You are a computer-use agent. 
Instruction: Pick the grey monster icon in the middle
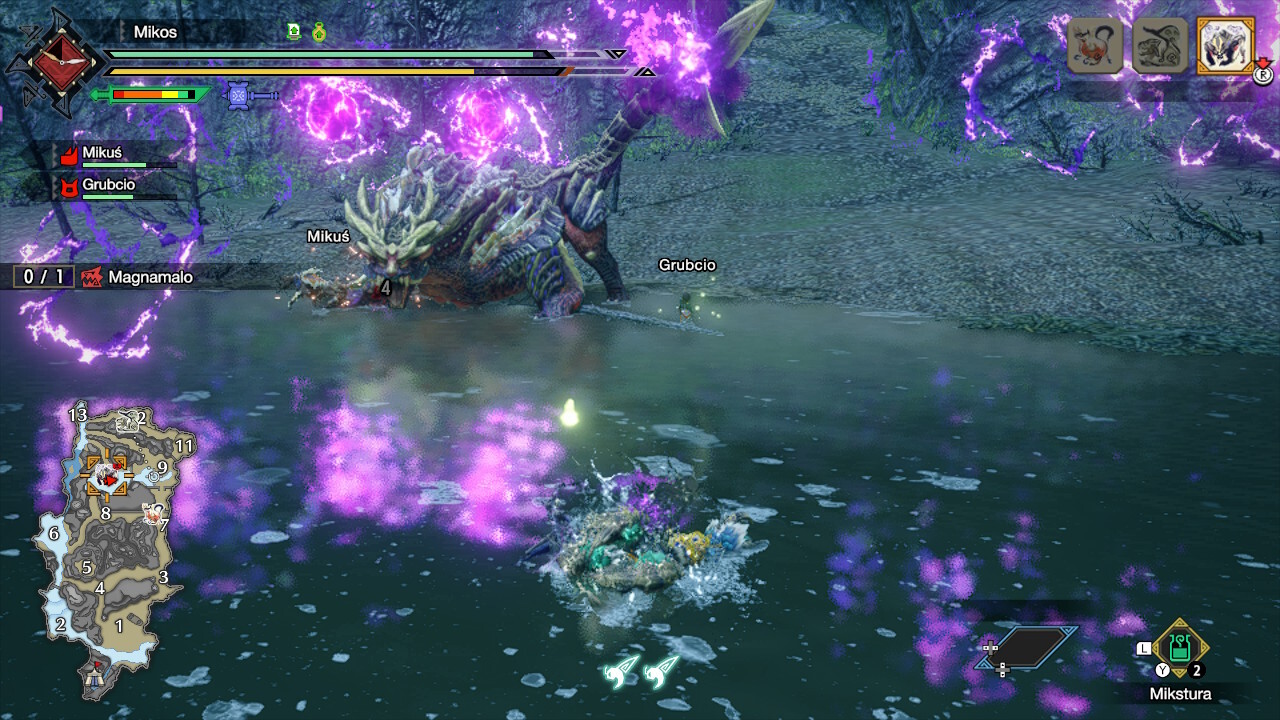(1158, 46)
